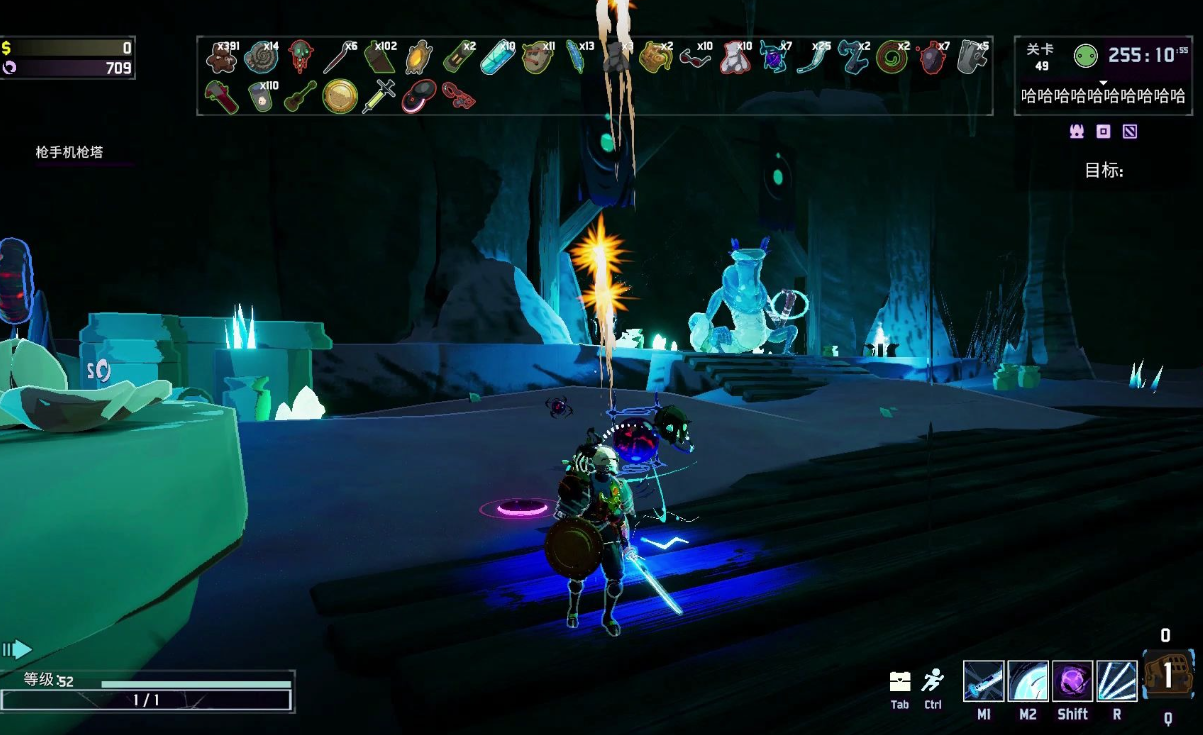Viewport: 1203px width, 735px height.
Task: Select the curved horn item
Action: (811, 59)
